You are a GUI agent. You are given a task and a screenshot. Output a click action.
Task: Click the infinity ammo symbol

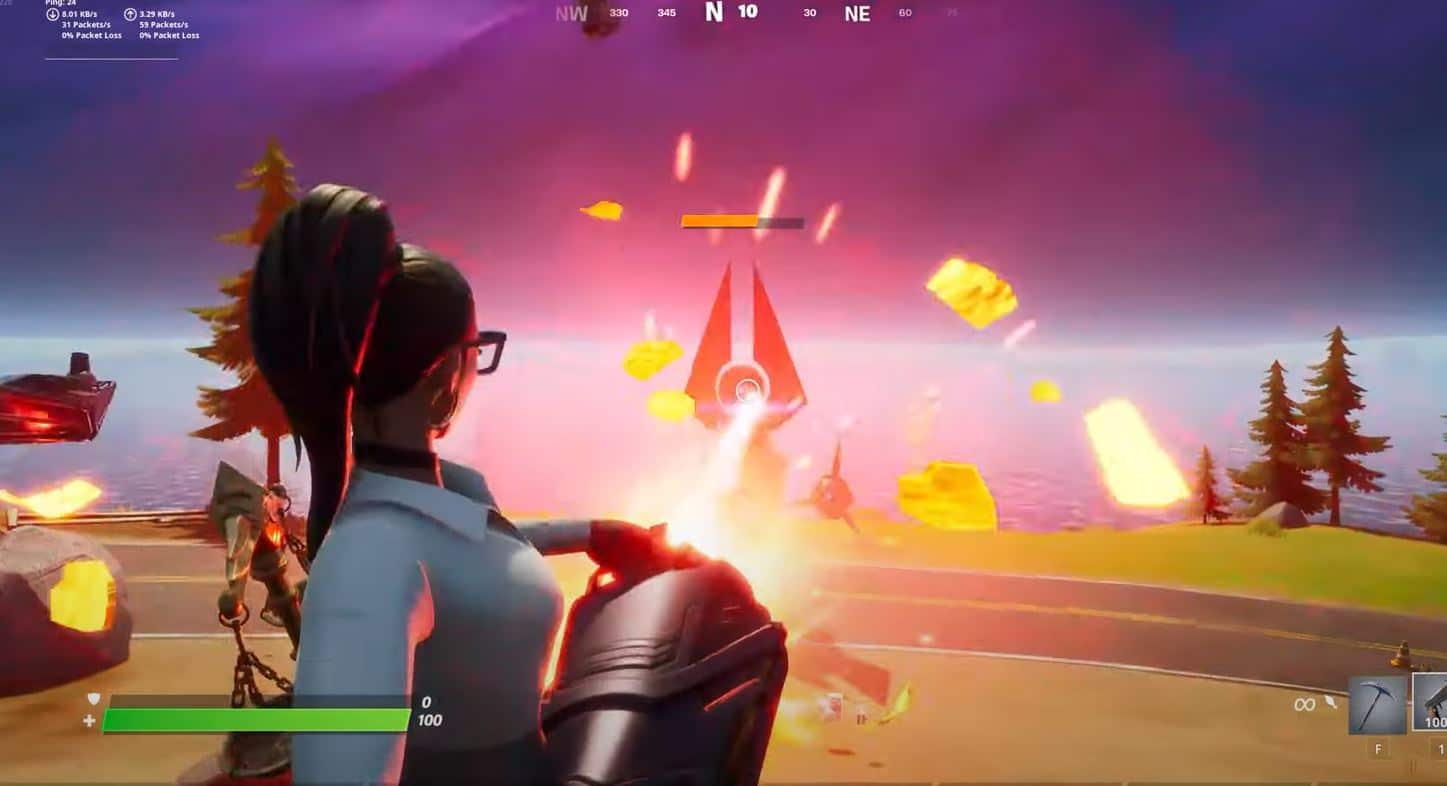point(1305,704)
